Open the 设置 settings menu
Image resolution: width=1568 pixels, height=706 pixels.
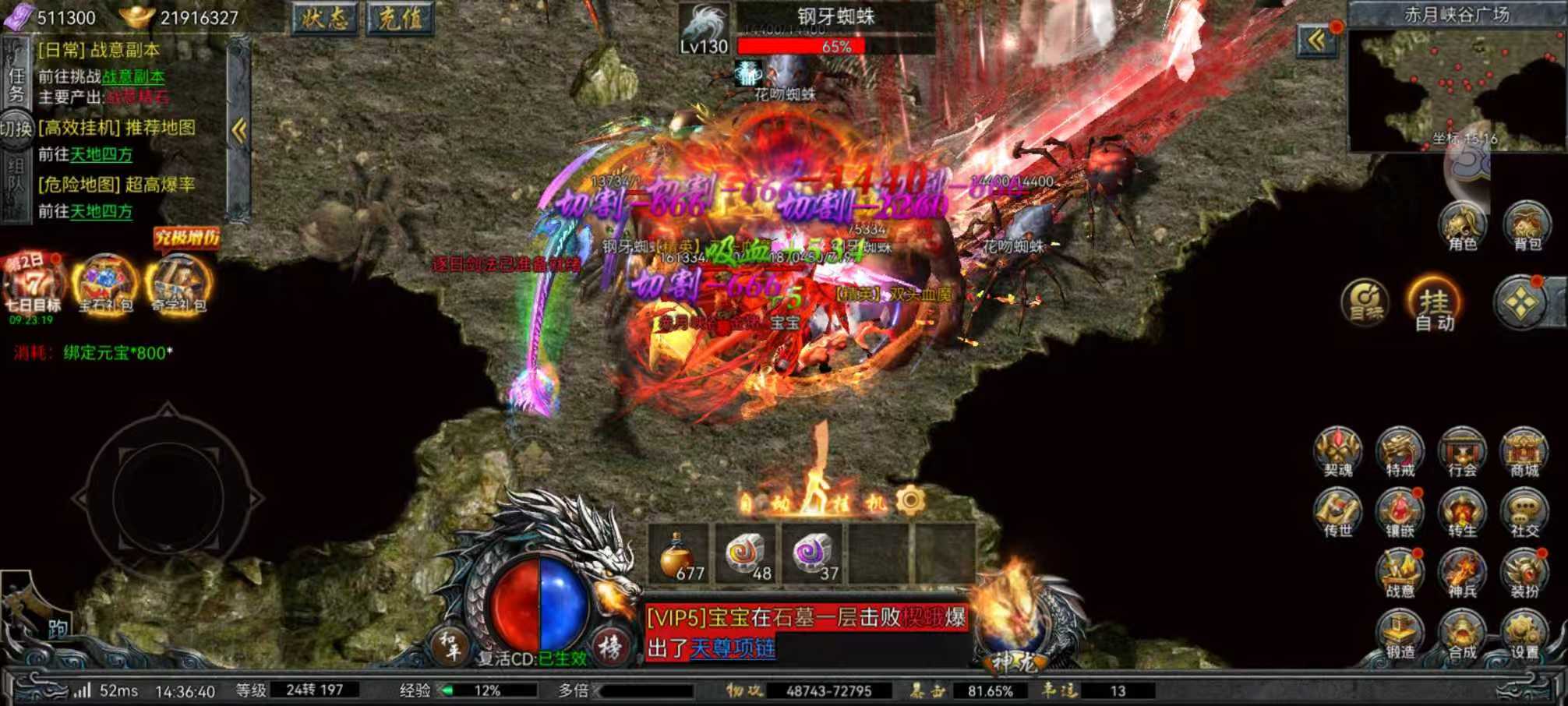pyautogui.click(x=1524, y=635)
